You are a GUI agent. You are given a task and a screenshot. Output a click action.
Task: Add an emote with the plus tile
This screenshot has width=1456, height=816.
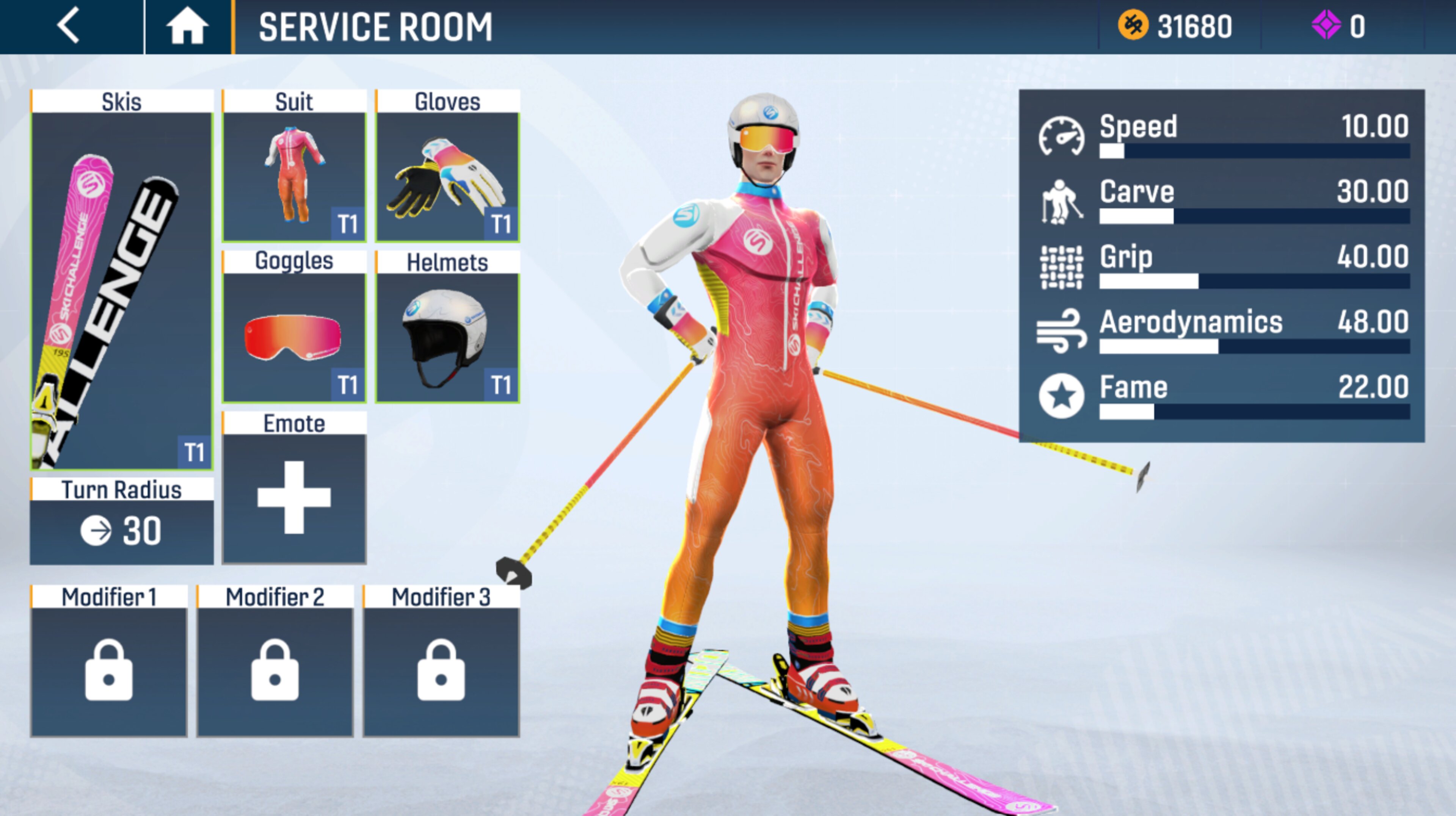click(x=294, y=497)
